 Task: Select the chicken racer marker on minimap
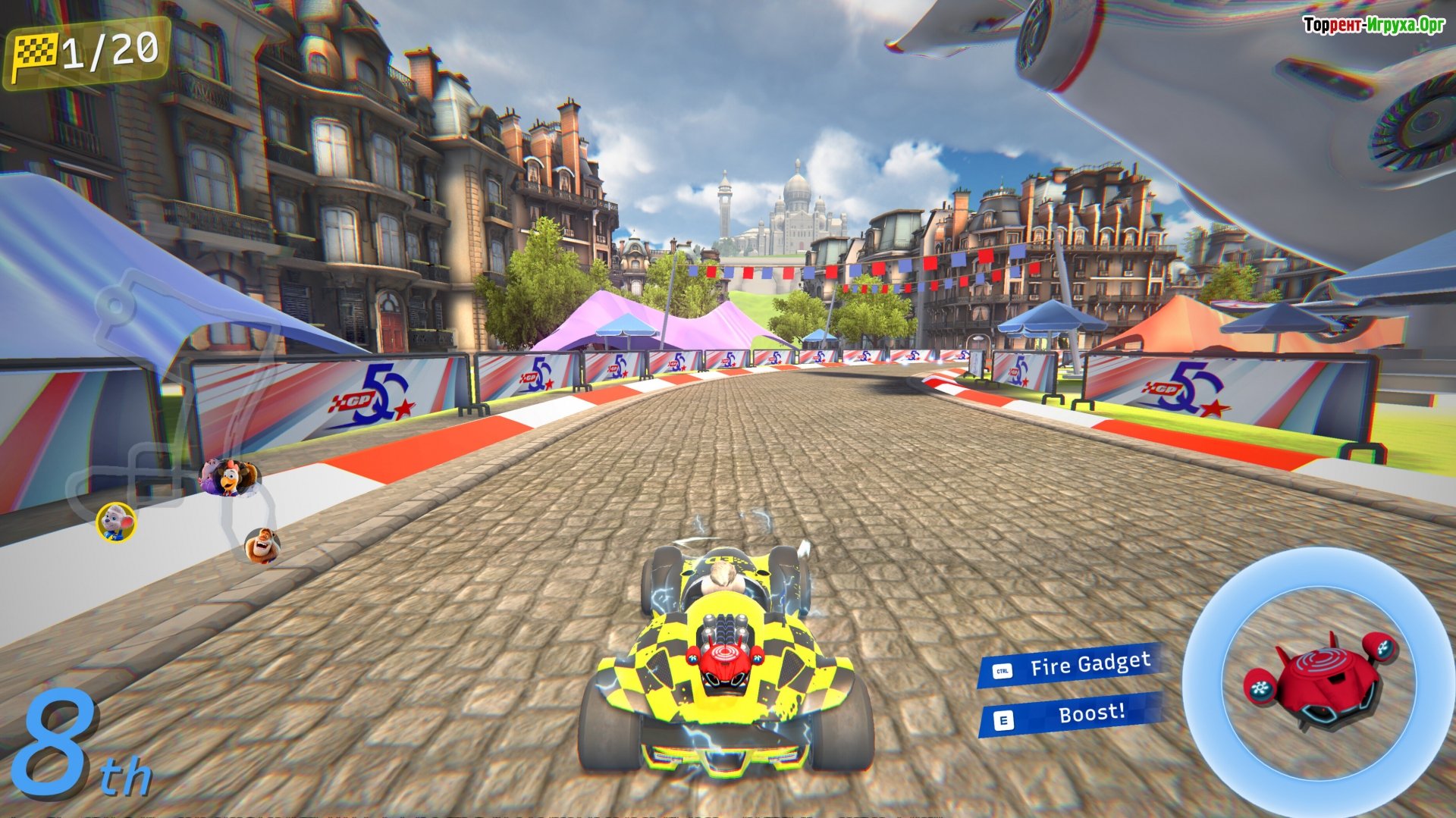tap(231, 478)
